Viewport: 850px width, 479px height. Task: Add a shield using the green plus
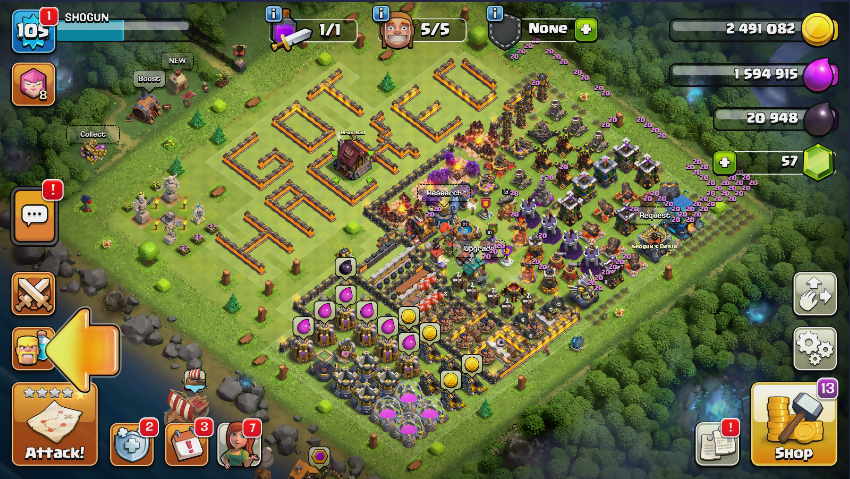pos(586,29)
